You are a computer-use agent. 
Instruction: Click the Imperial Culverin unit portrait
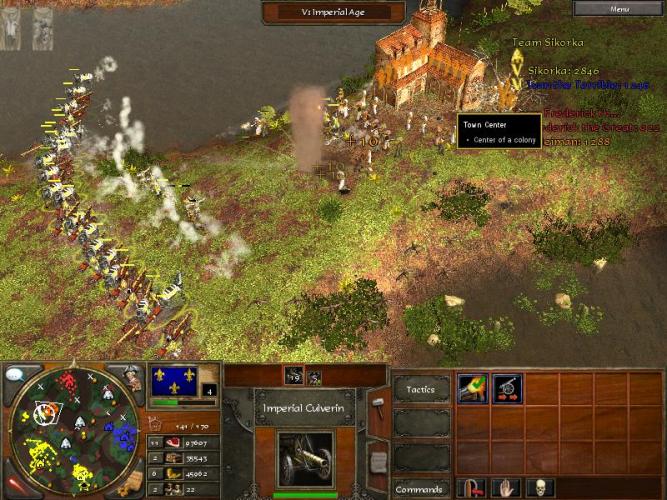point(304,459)
